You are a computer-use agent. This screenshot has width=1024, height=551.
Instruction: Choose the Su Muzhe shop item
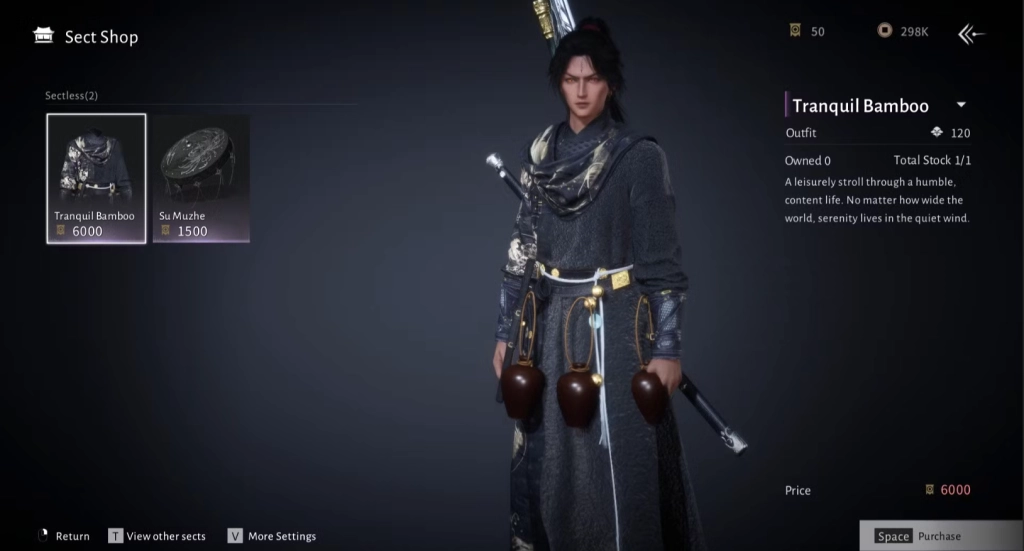pos(200,178)
